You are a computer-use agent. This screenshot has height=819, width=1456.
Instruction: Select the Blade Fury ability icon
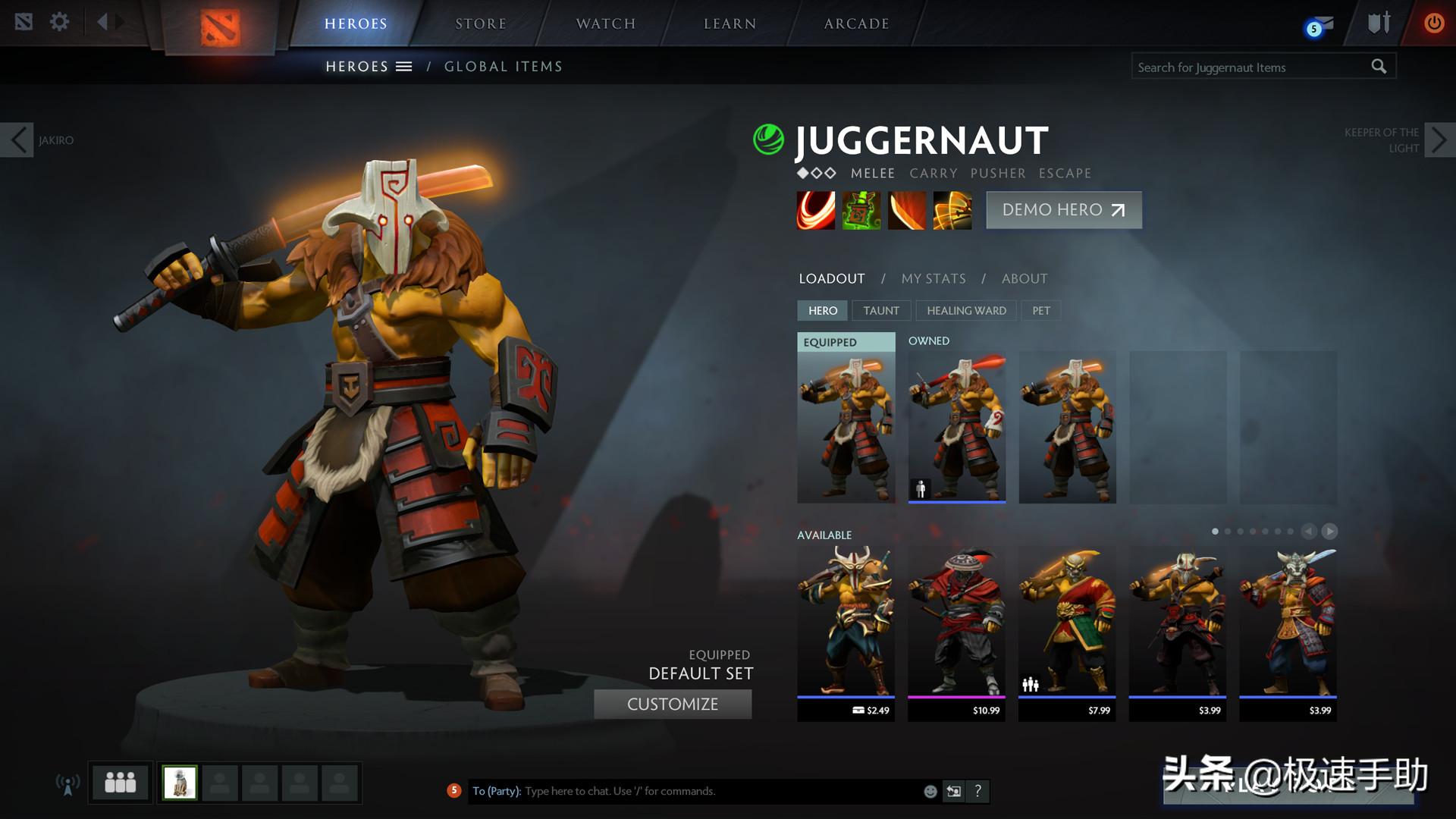tap(816, 210)
